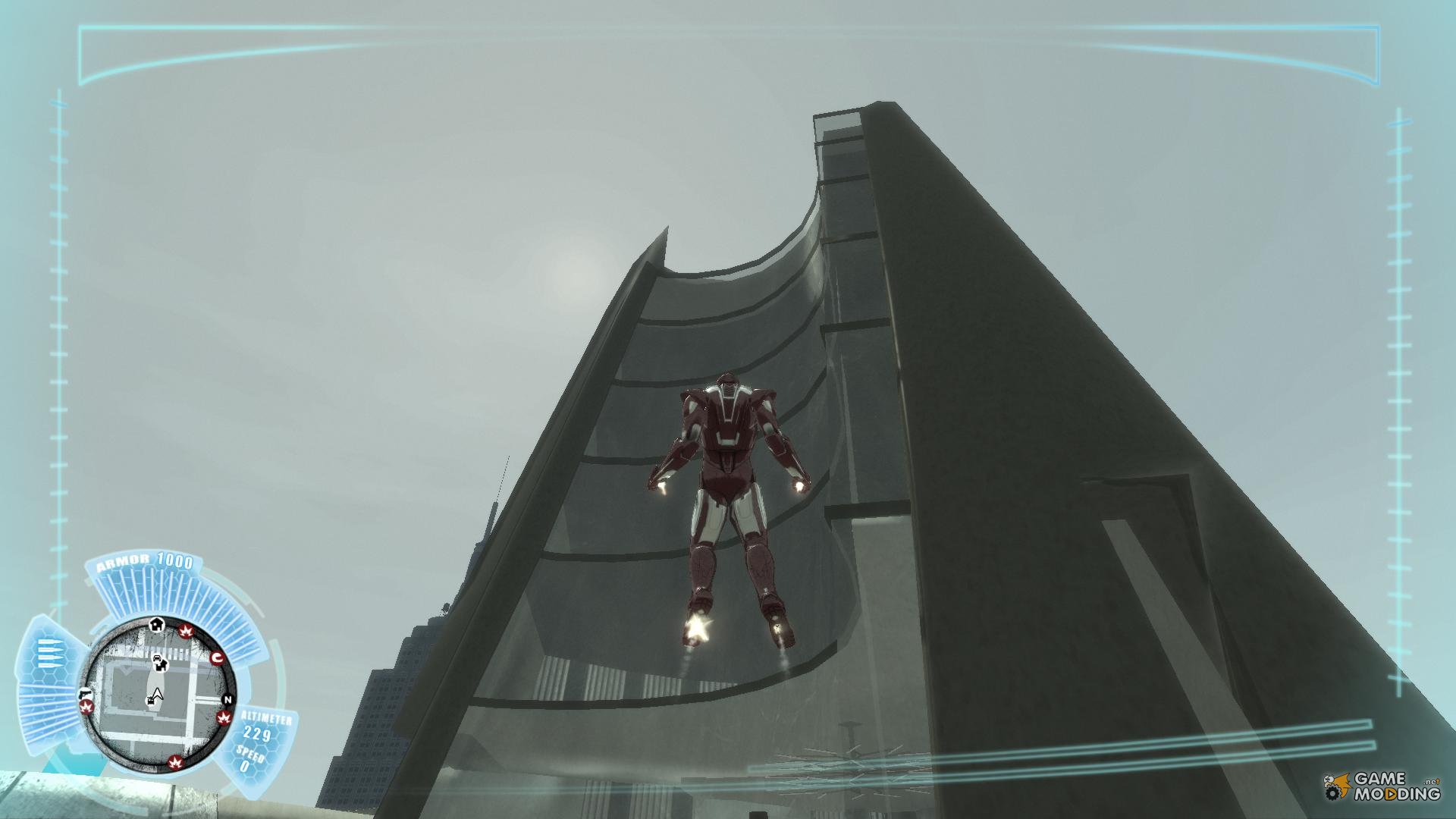Toggle the enemy blip at the radar bottom

tap(175, 761)
